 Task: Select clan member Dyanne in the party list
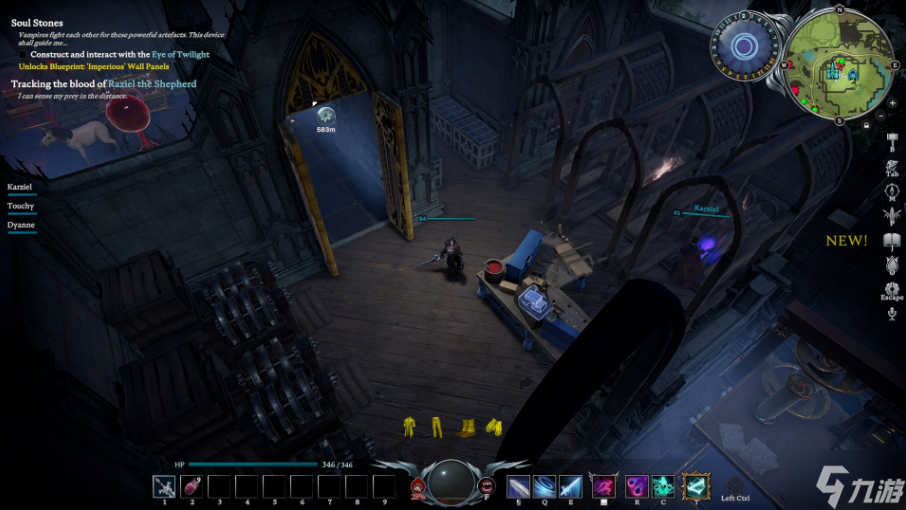pyautogui.click(x=22, y=225)
